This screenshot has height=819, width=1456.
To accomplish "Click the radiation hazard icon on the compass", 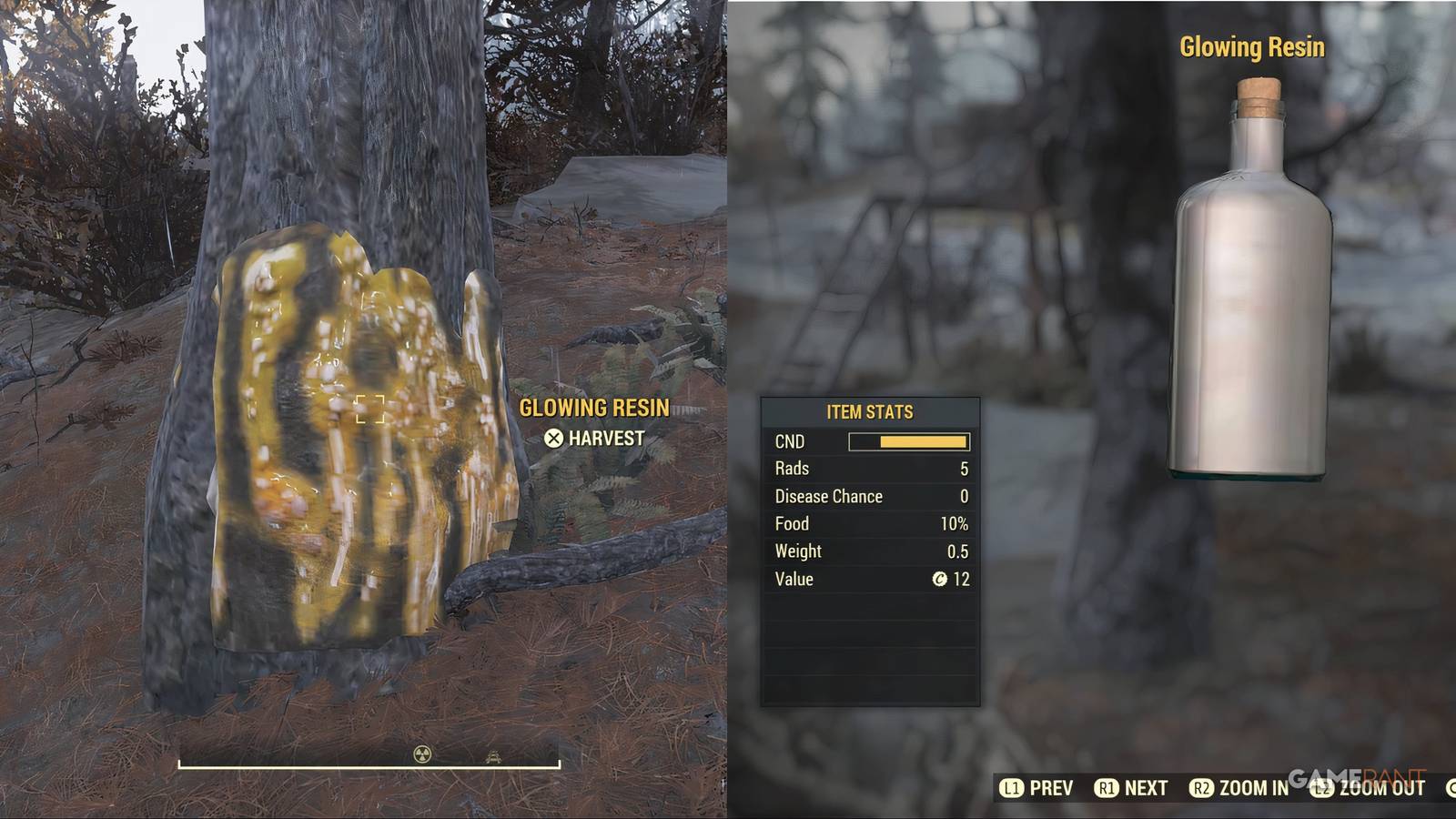I will tap(424, 755).
